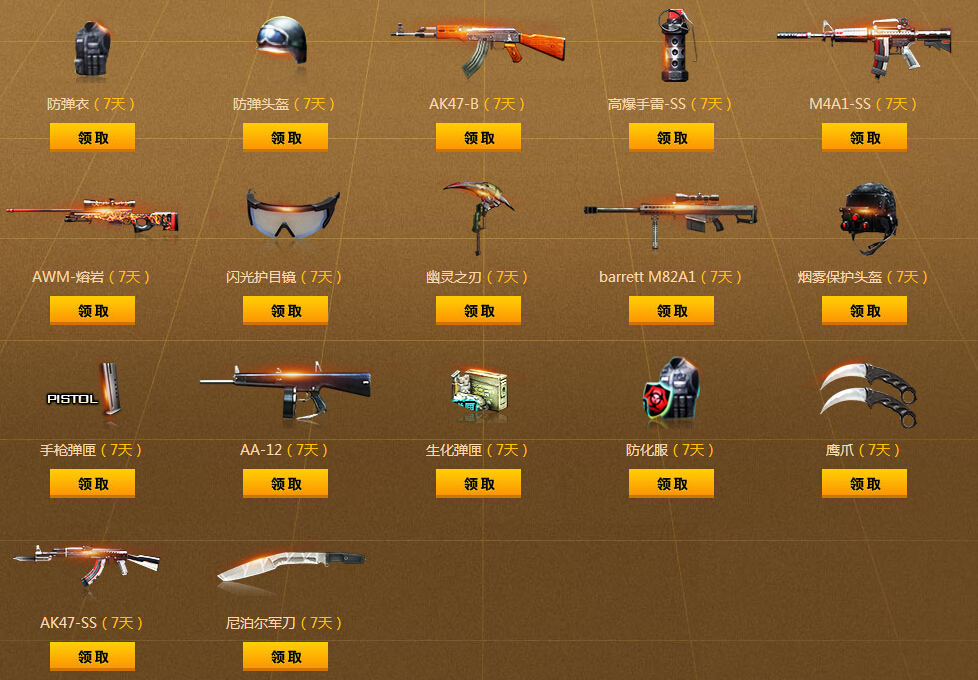Claim the AWM-熔岩 sniper rifle
This screenshot has width=978, height=680.
(92, 311)
